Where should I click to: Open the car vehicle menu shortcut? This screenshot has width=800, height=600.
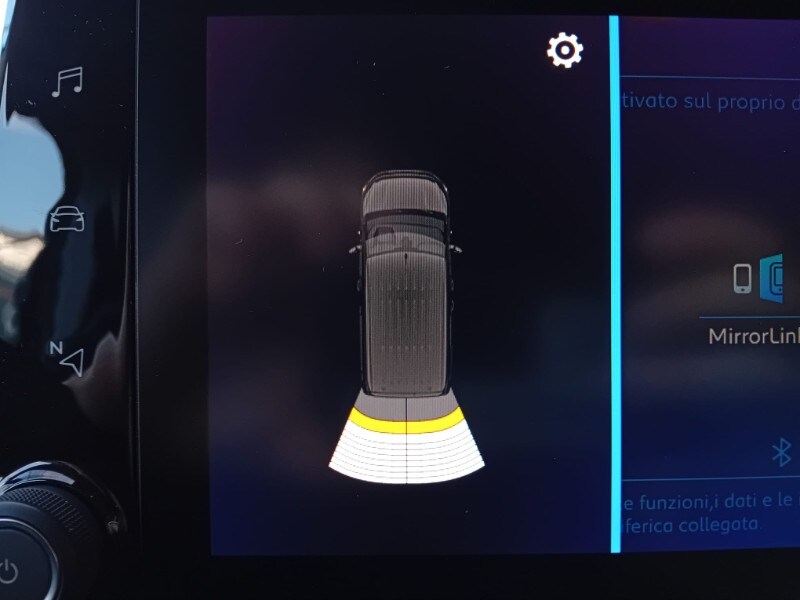click(x=67, y=219)
